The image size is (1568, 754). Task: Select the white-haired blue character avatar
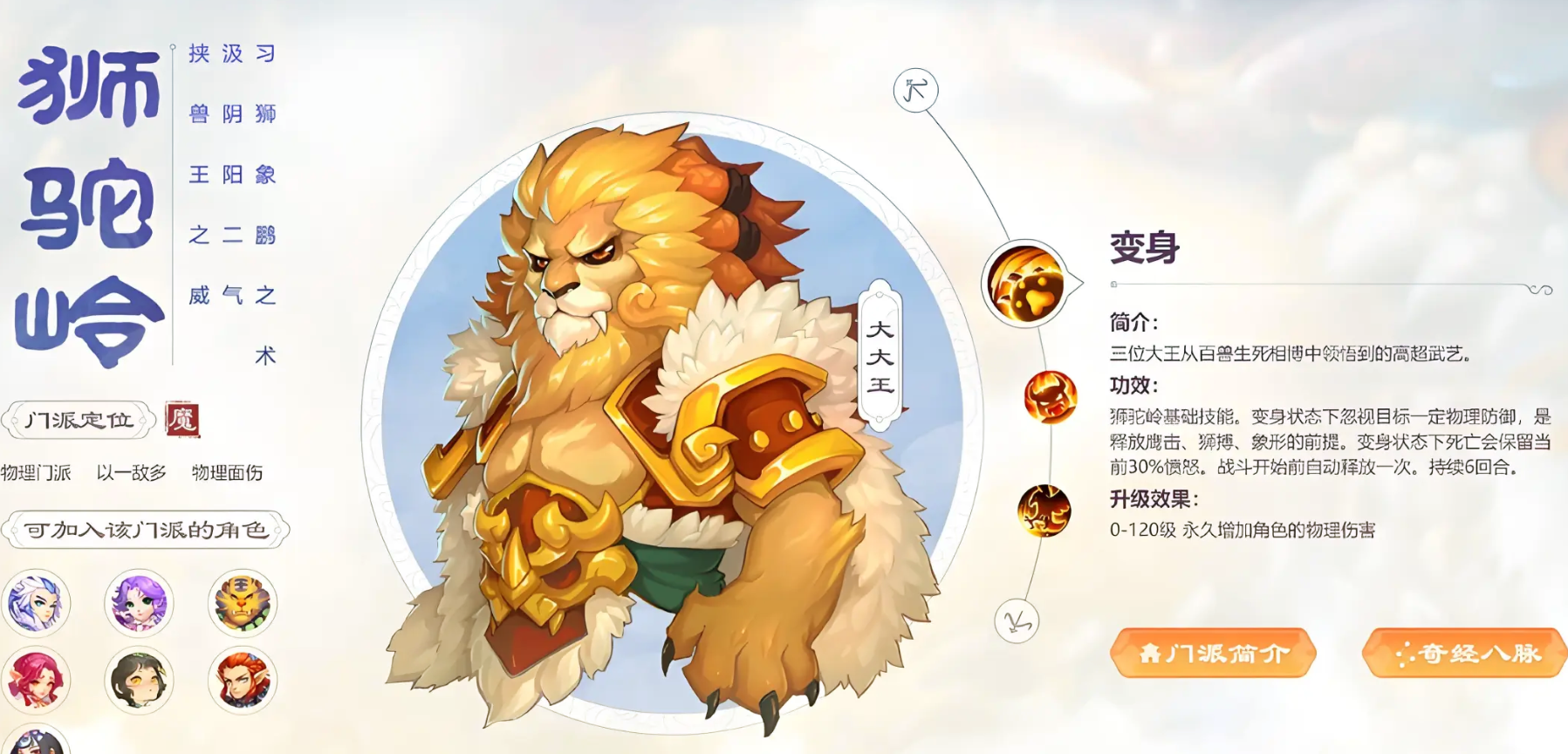click(38, 604)
